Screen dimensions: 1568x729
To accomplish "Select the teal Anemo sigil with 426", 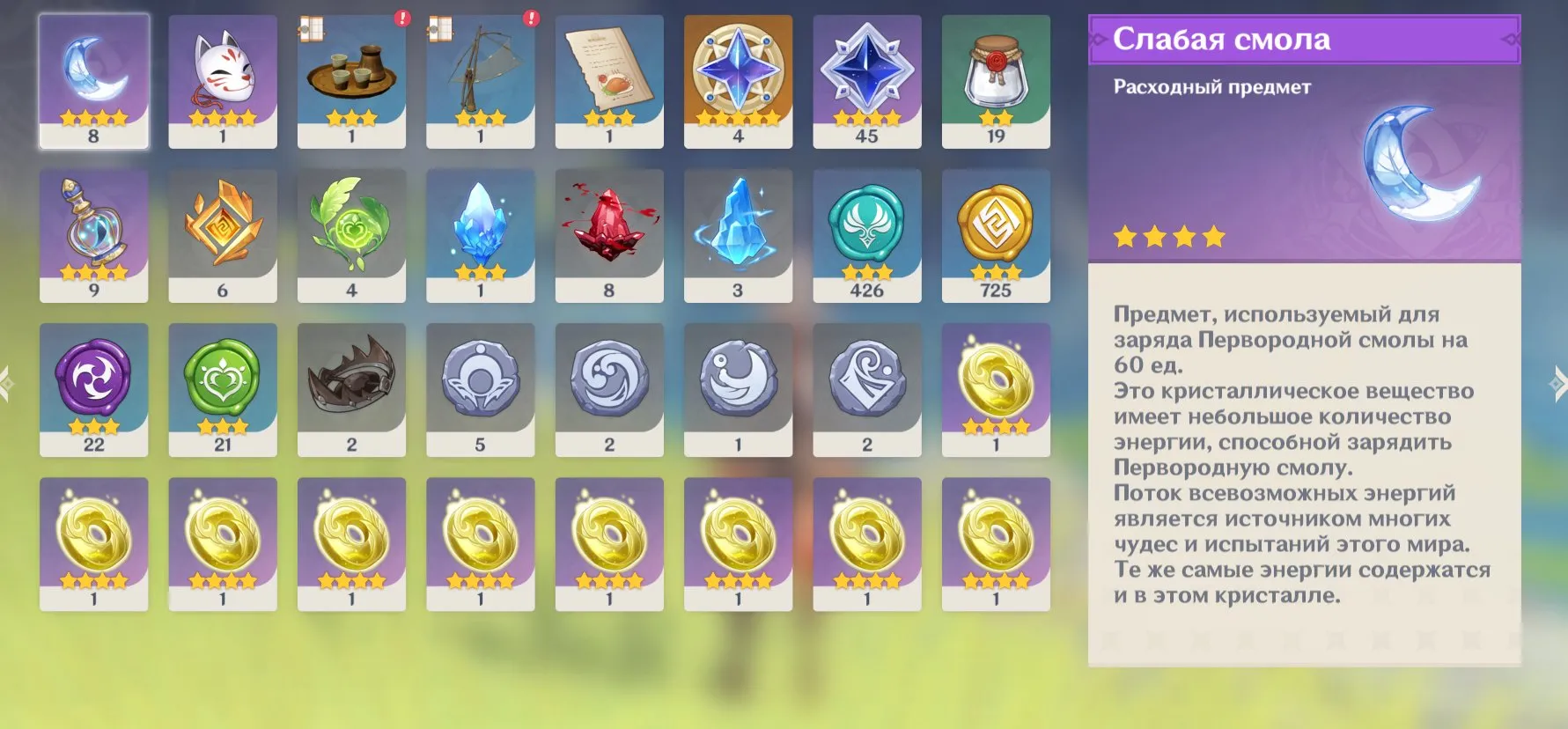I will point(867,235).
